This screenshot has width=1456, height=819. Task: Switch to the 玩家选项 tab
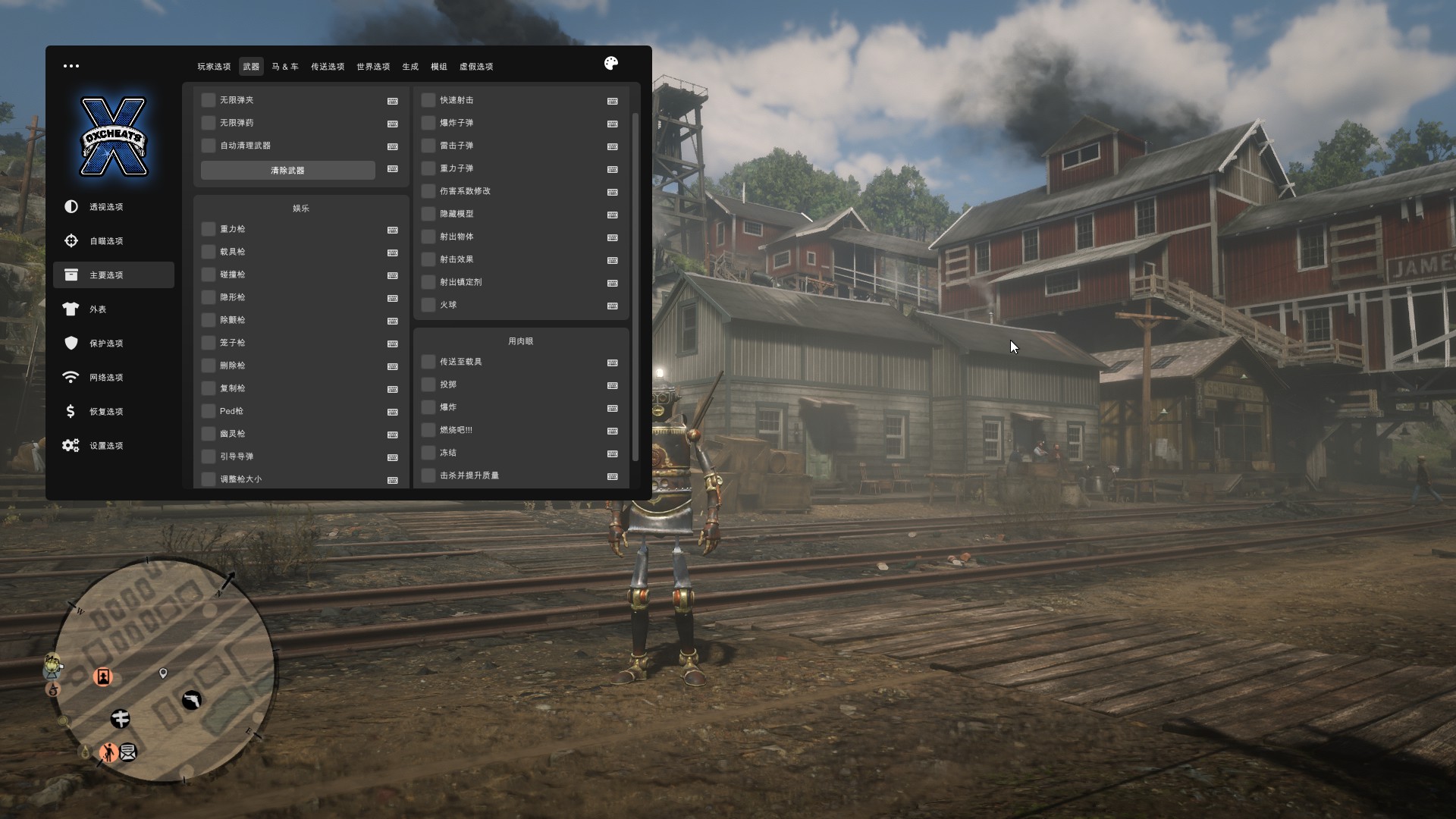214,67
